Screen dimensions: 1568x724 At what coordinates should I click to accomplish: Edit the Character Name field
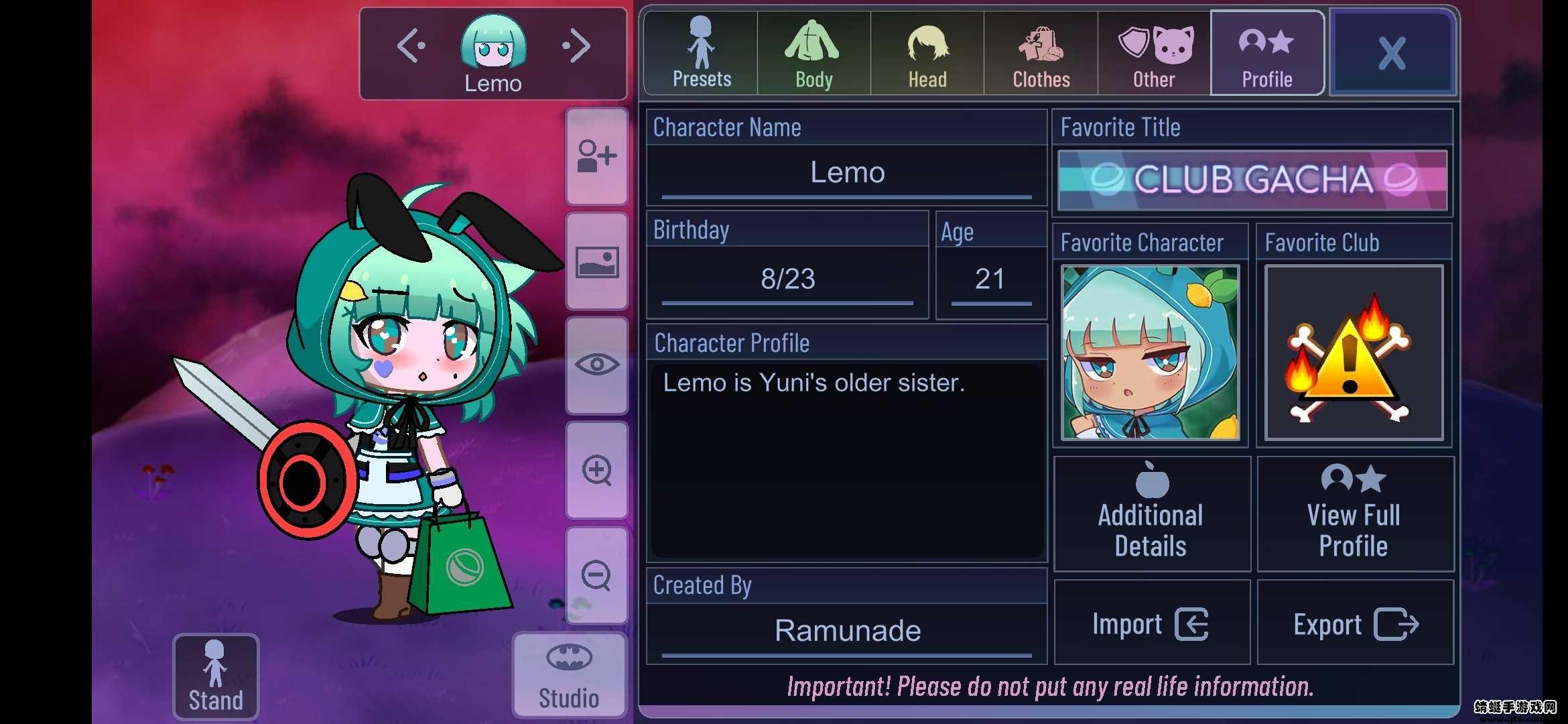point(847,173)
